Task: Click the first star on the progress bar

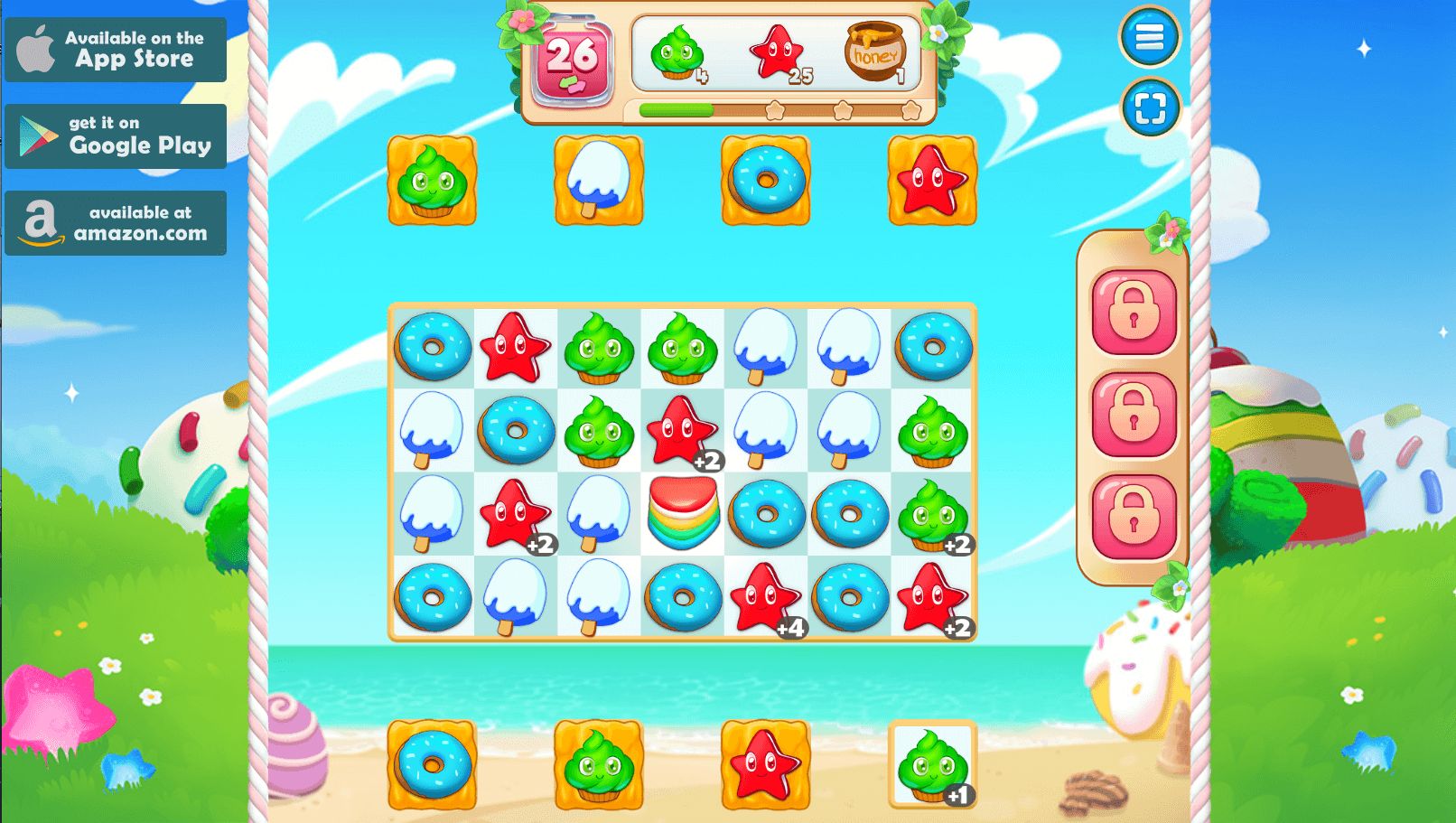Action: pyautogui.click(x=777, y=108)
